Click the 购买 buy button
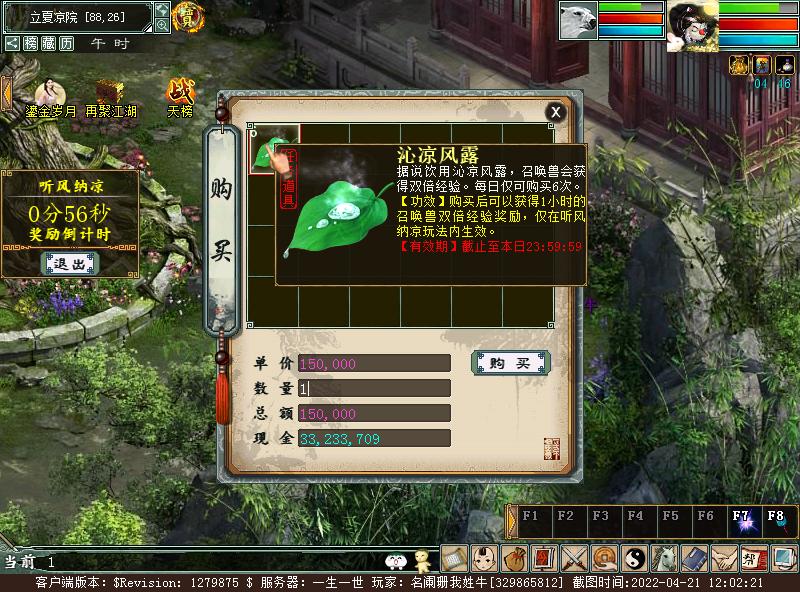 click(509, 363)
